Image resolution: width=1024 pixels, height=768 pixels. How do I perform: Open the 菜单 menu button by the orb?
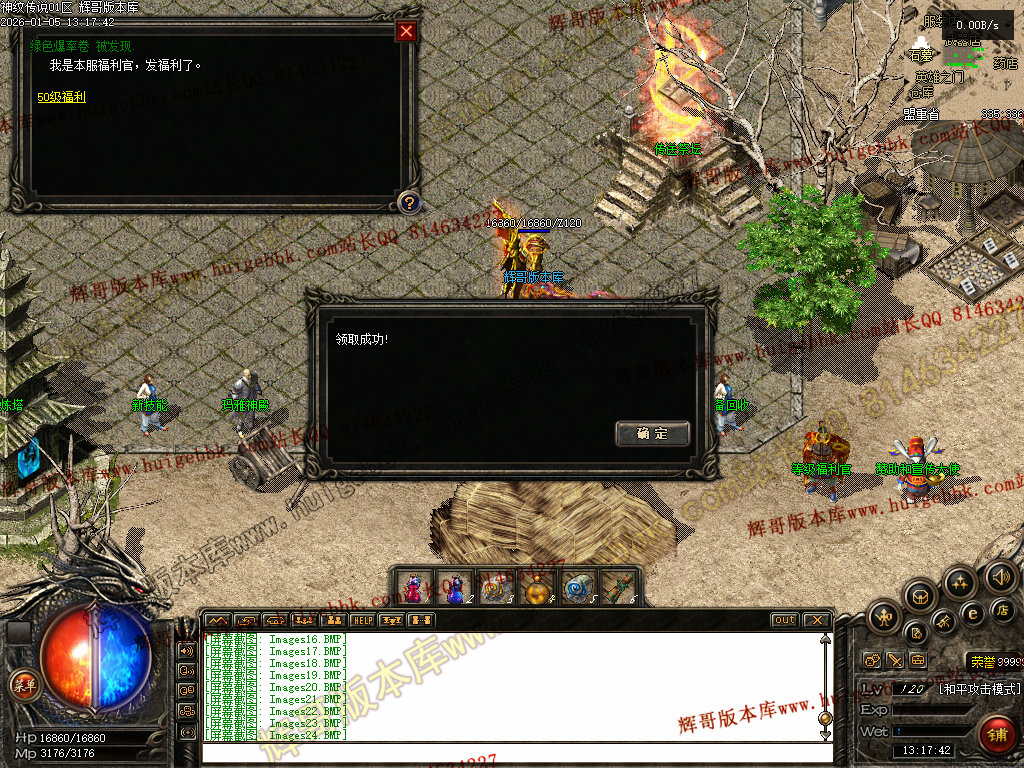click(x=22, y=685)
